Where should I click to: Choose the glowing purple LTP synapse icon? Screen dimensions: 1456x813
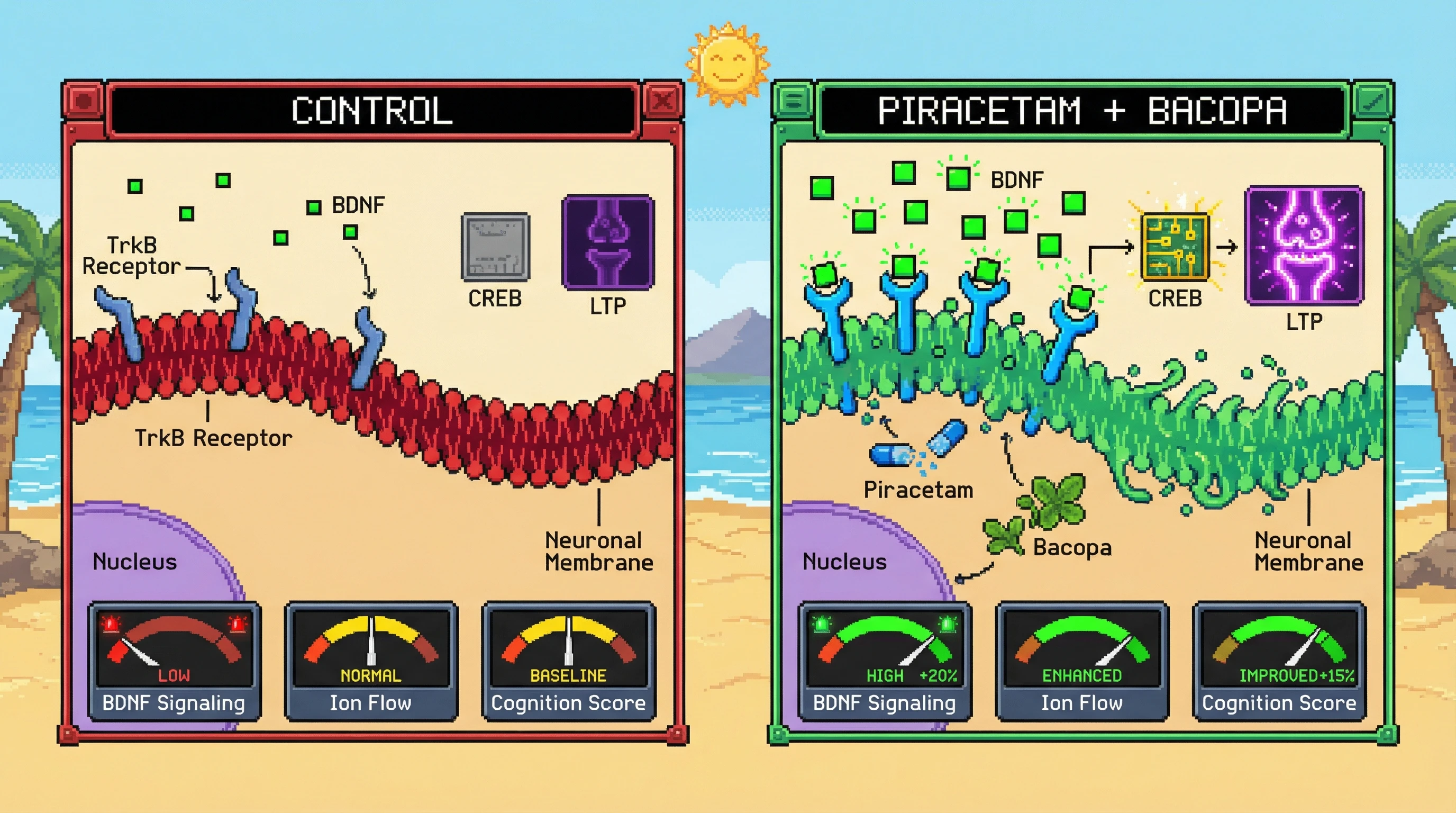coord(1304,245)
